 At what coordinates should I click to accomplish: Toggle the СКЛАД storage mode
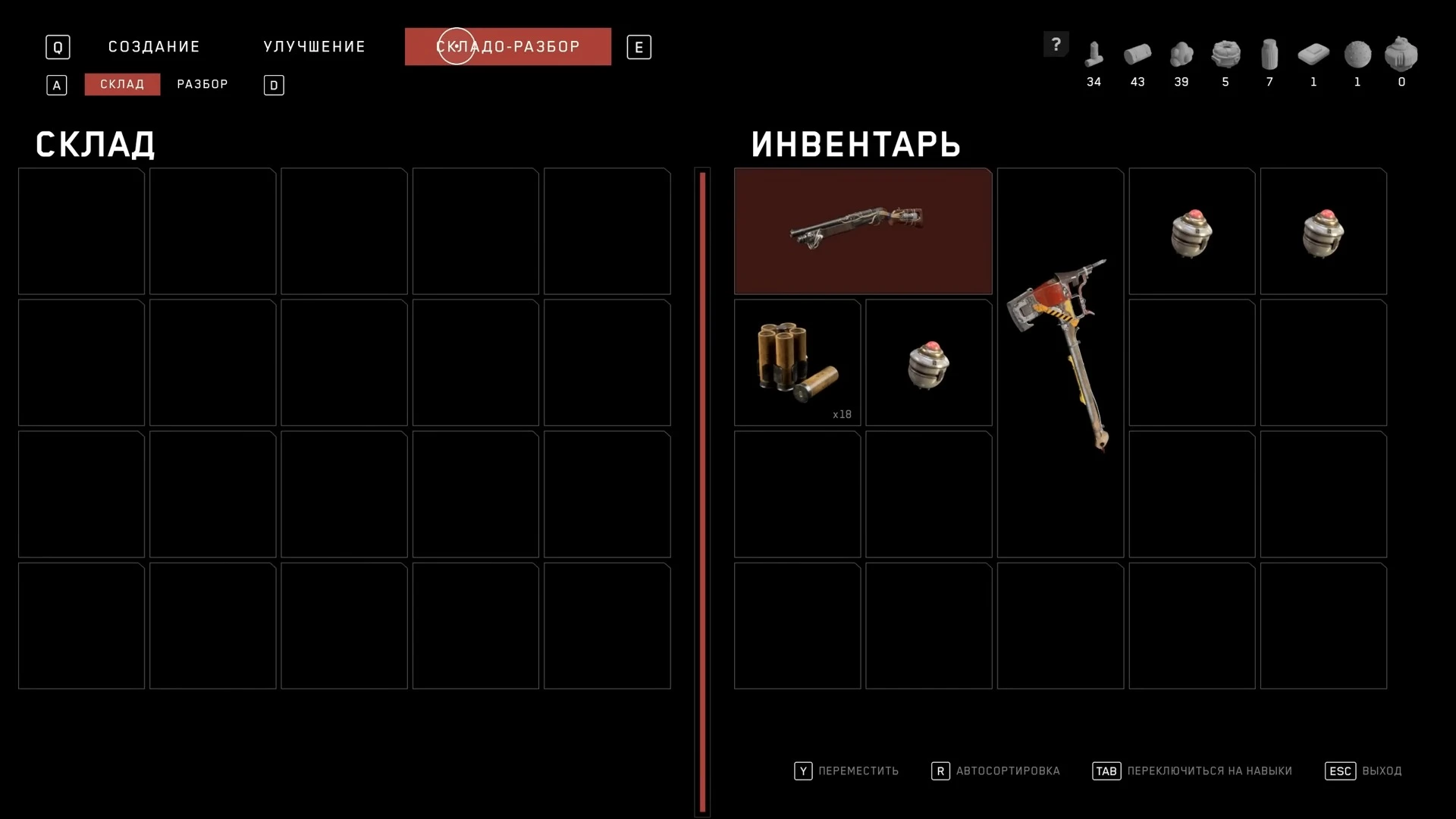[121, 84]
